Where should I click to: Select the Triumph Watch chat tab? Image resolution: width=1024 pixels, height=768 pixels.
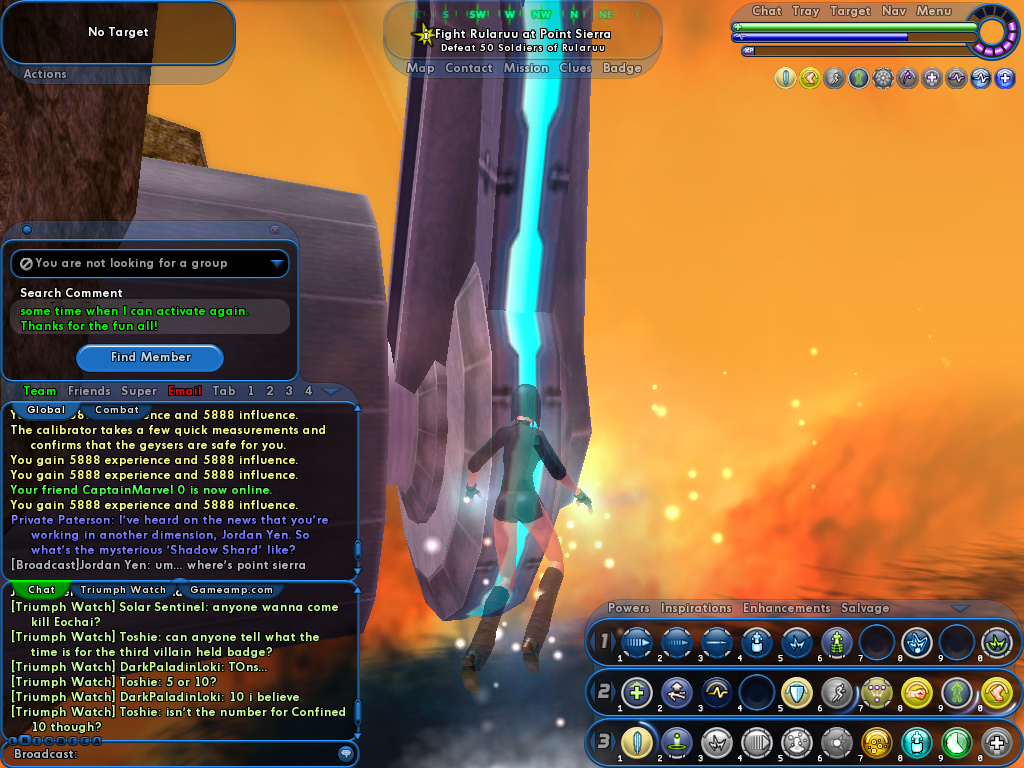tap(124, 590)
